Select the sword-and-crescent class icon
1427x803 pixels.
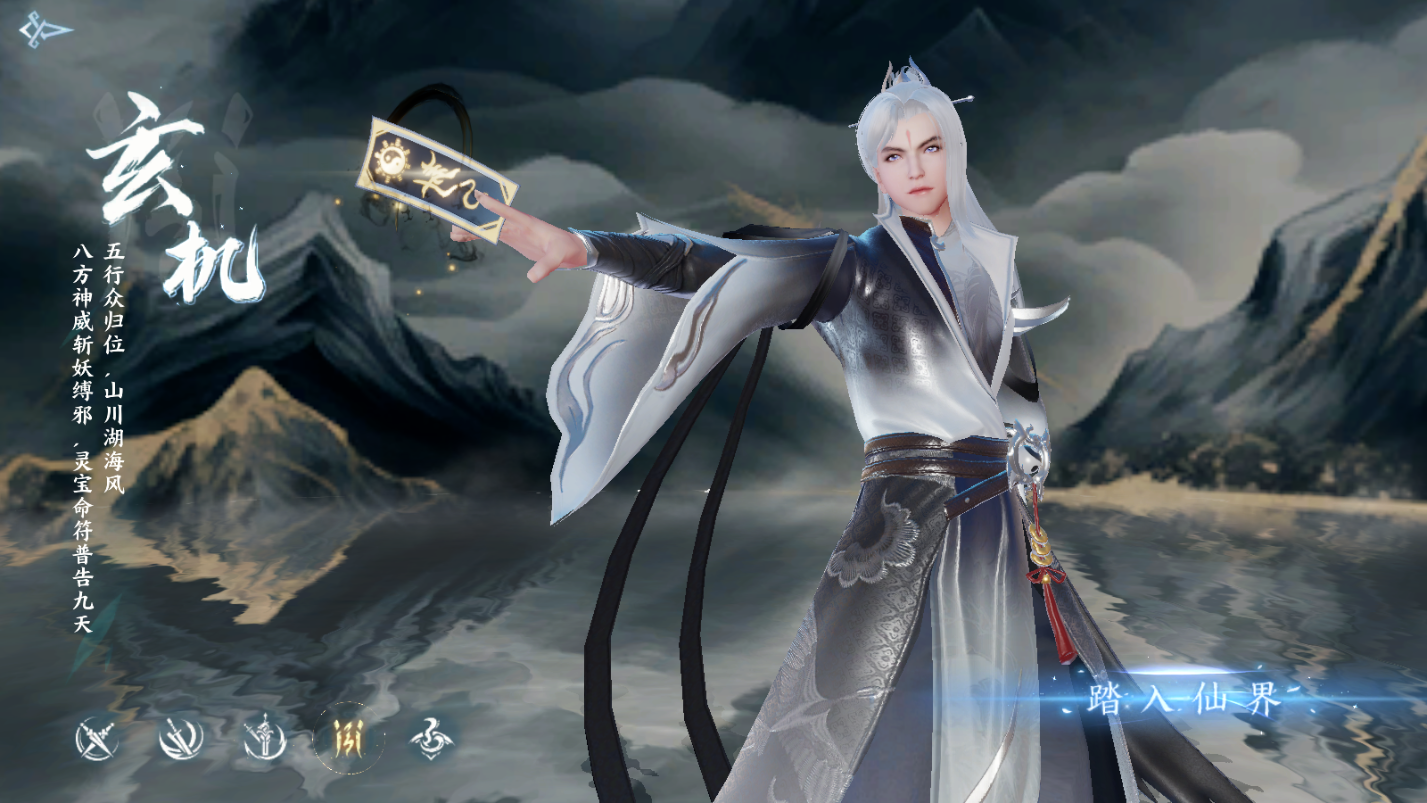coord(263,740)
